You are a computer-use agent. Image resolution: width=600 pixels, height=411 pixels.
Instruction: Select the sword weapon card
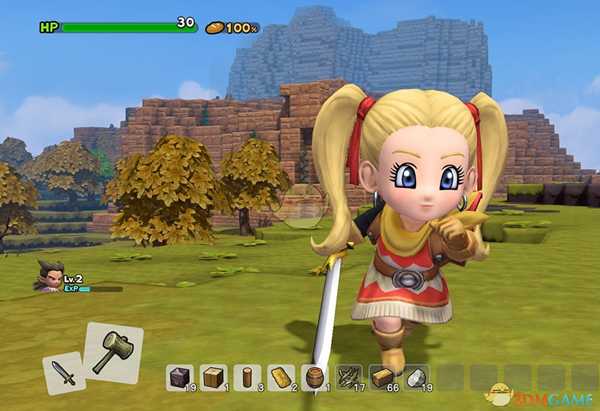click(63, 375)
